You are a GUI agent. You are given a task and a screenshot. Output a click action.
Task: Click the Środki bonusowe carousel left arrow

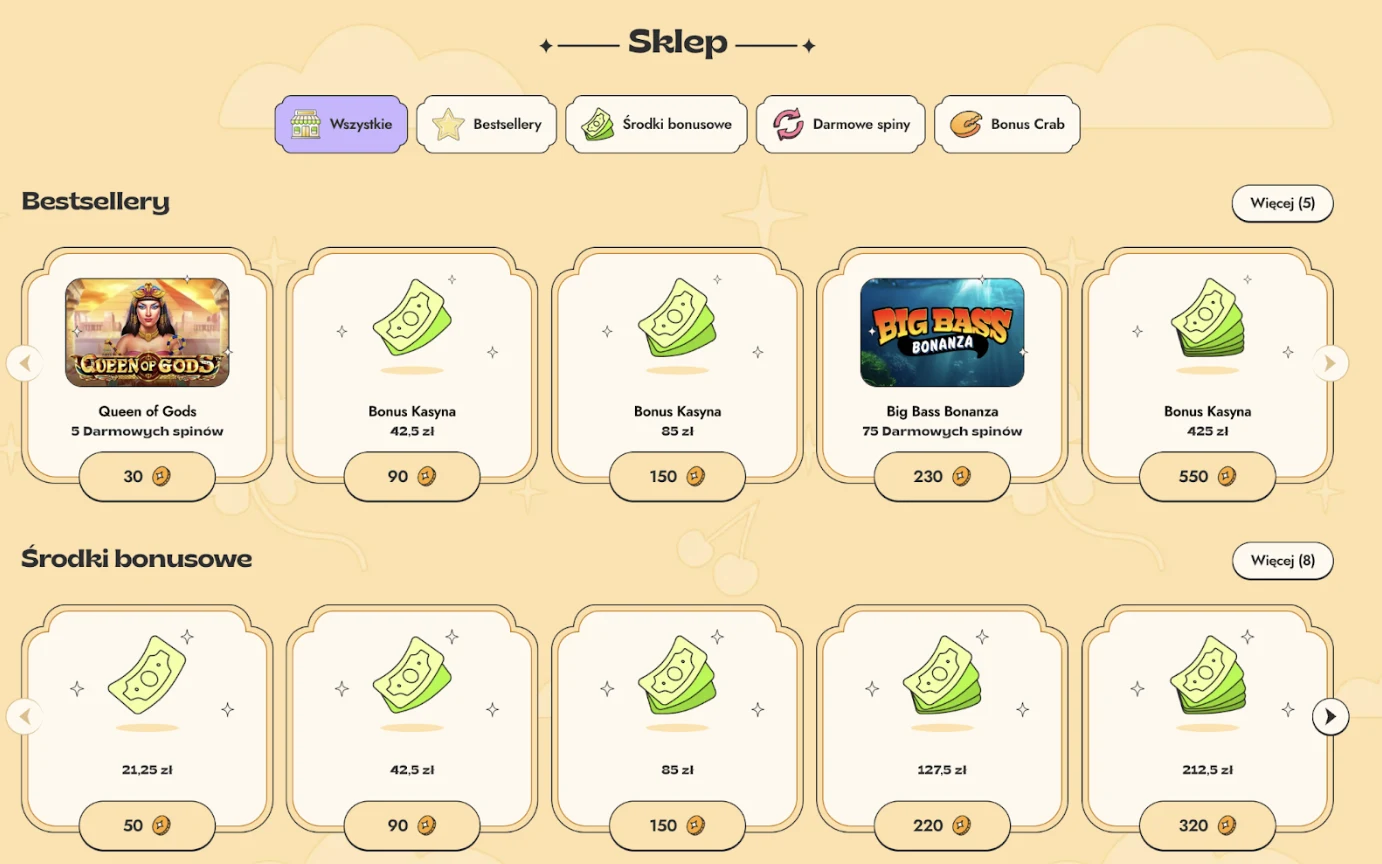tap(25, 716)
